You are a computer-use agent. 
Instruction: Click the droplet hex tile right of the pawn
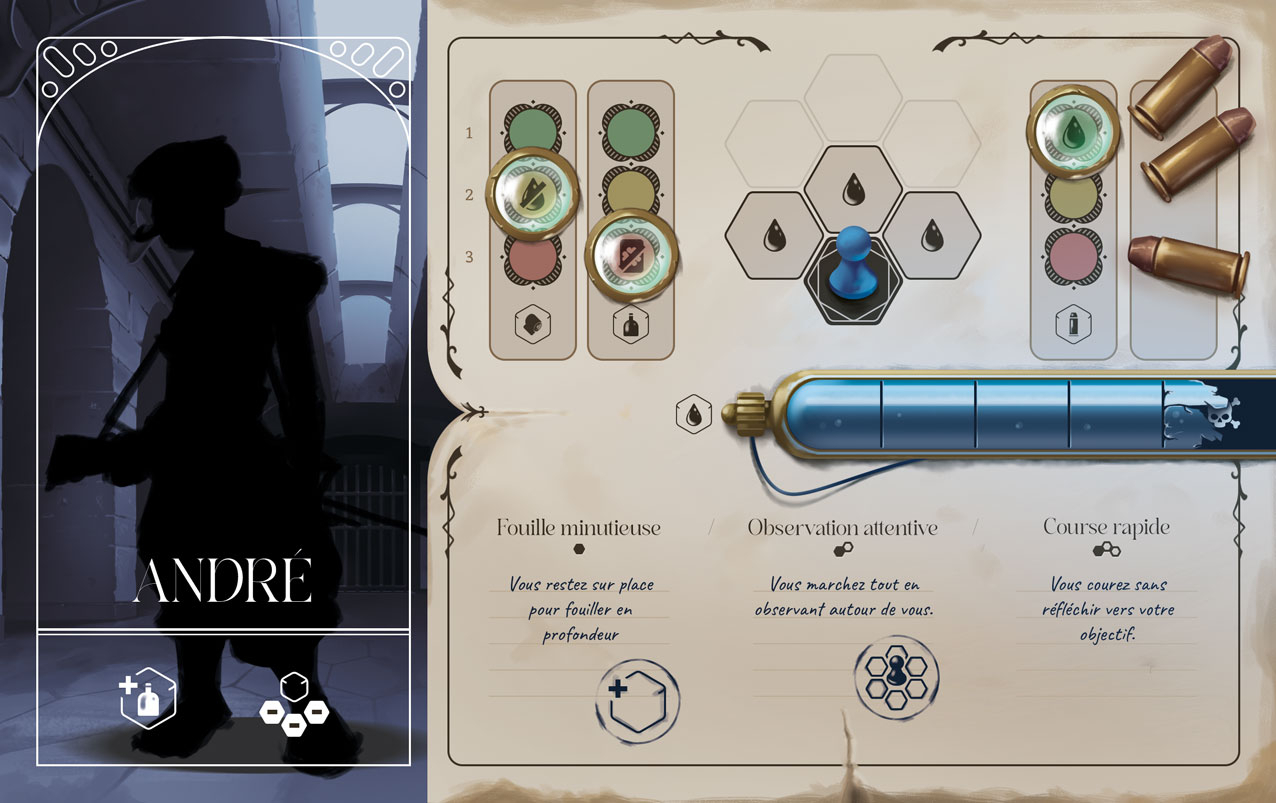[932, 236]
